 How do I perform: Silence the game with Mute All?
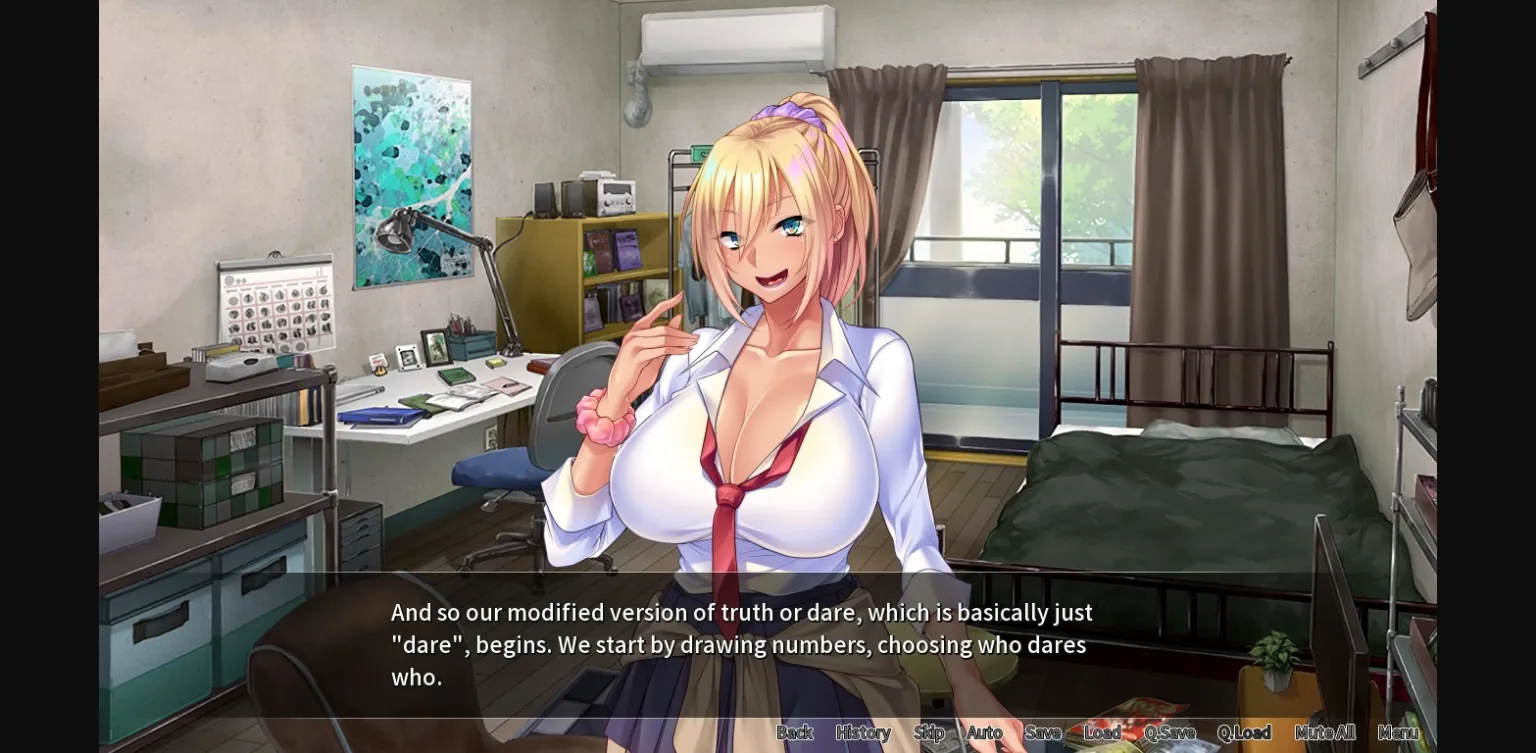pos(1327,732)
